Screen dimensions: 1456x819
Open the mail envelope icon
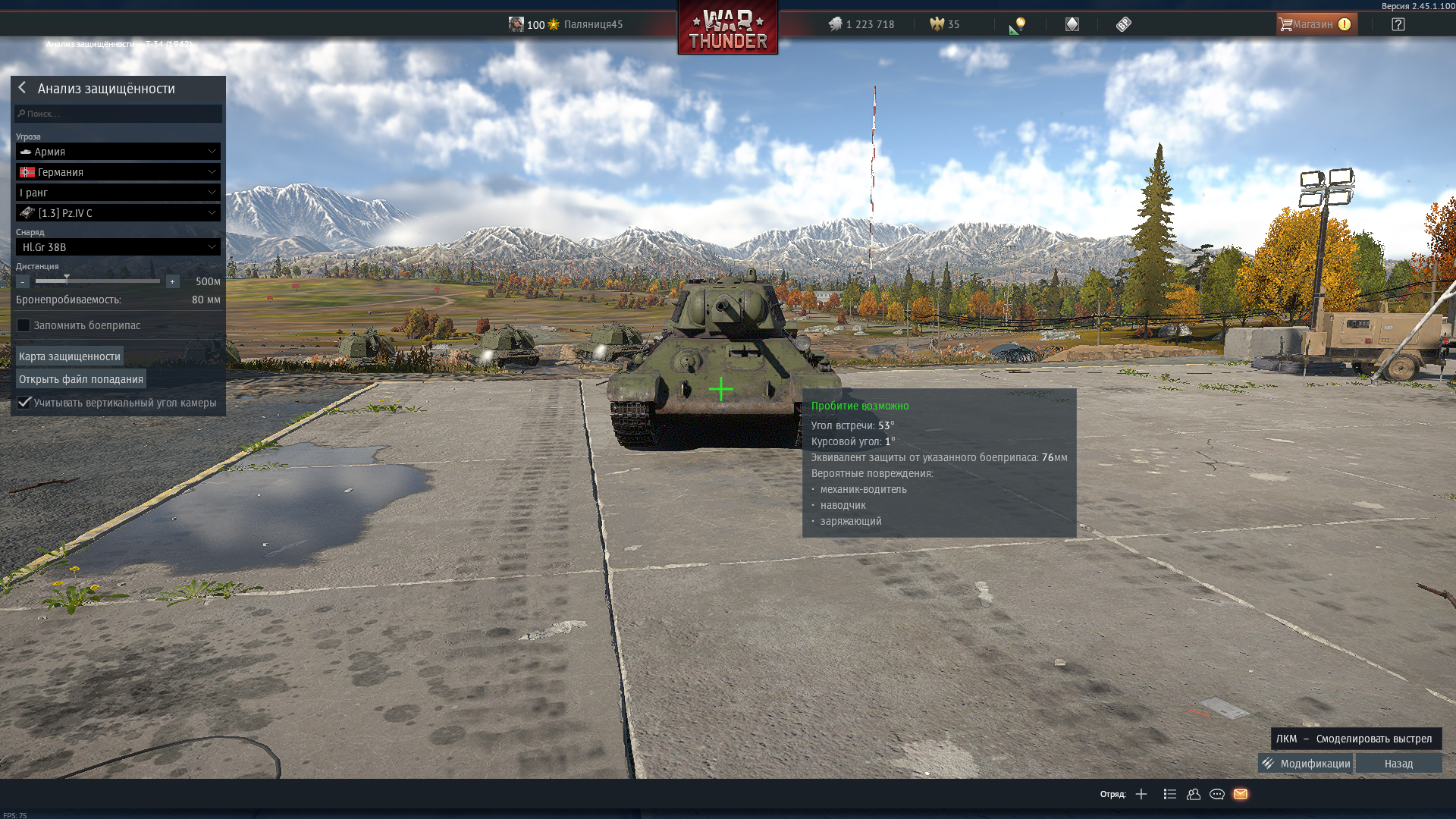coord(1241,794)
